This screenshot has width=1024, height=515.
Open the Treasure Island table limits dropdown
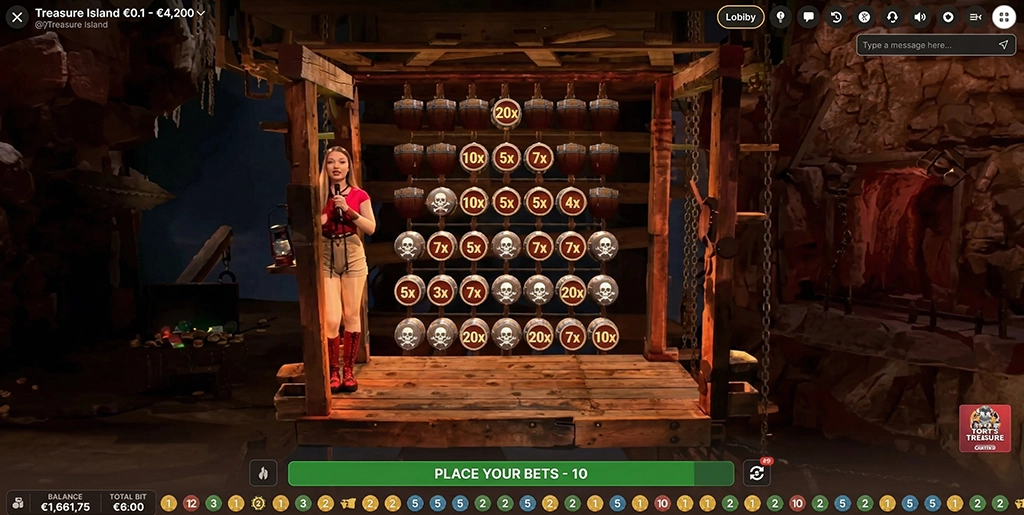[202, 13]
